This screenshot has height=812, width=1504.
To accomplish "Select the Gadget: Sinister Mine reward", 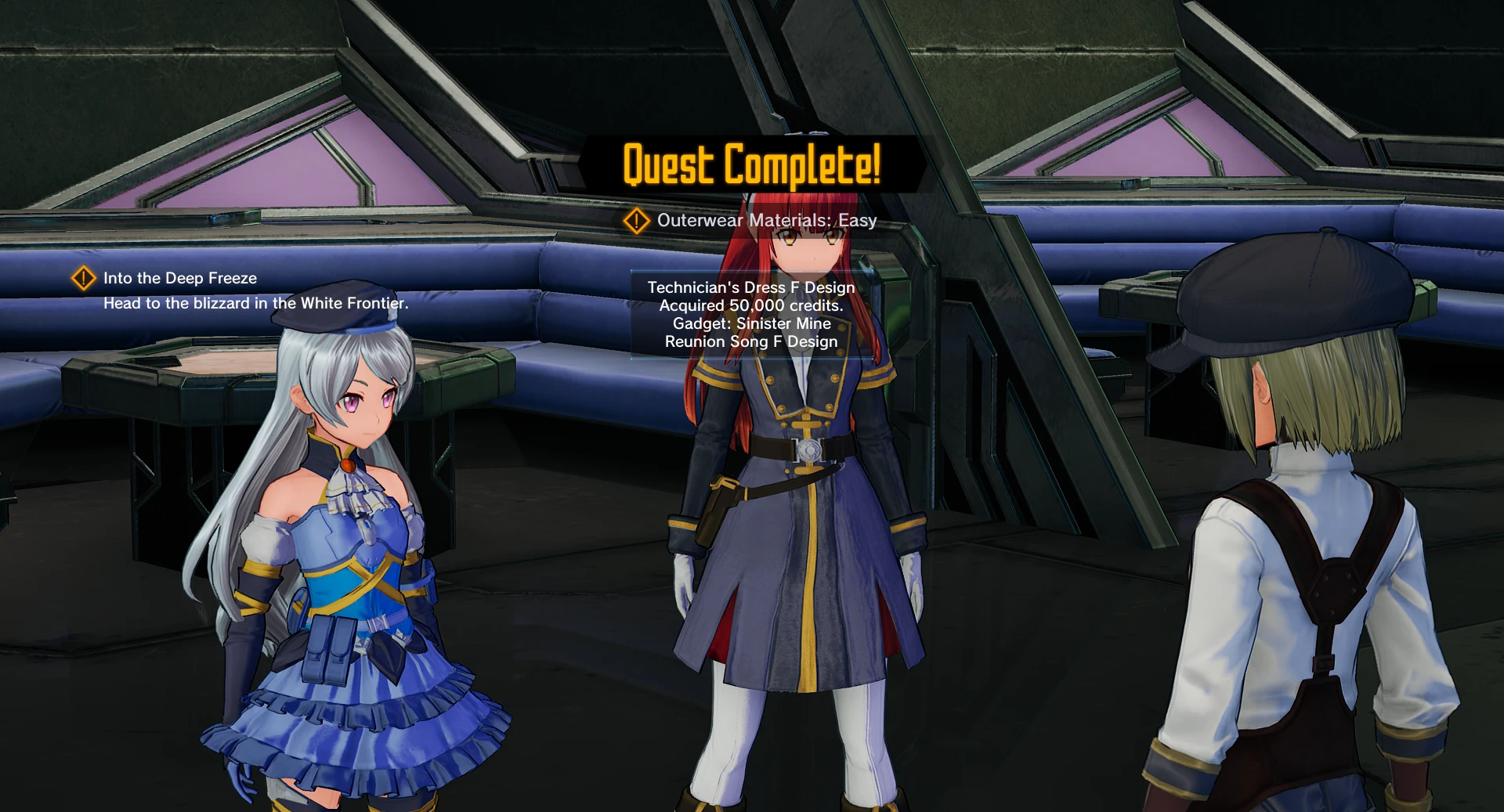I will (753, 323).
